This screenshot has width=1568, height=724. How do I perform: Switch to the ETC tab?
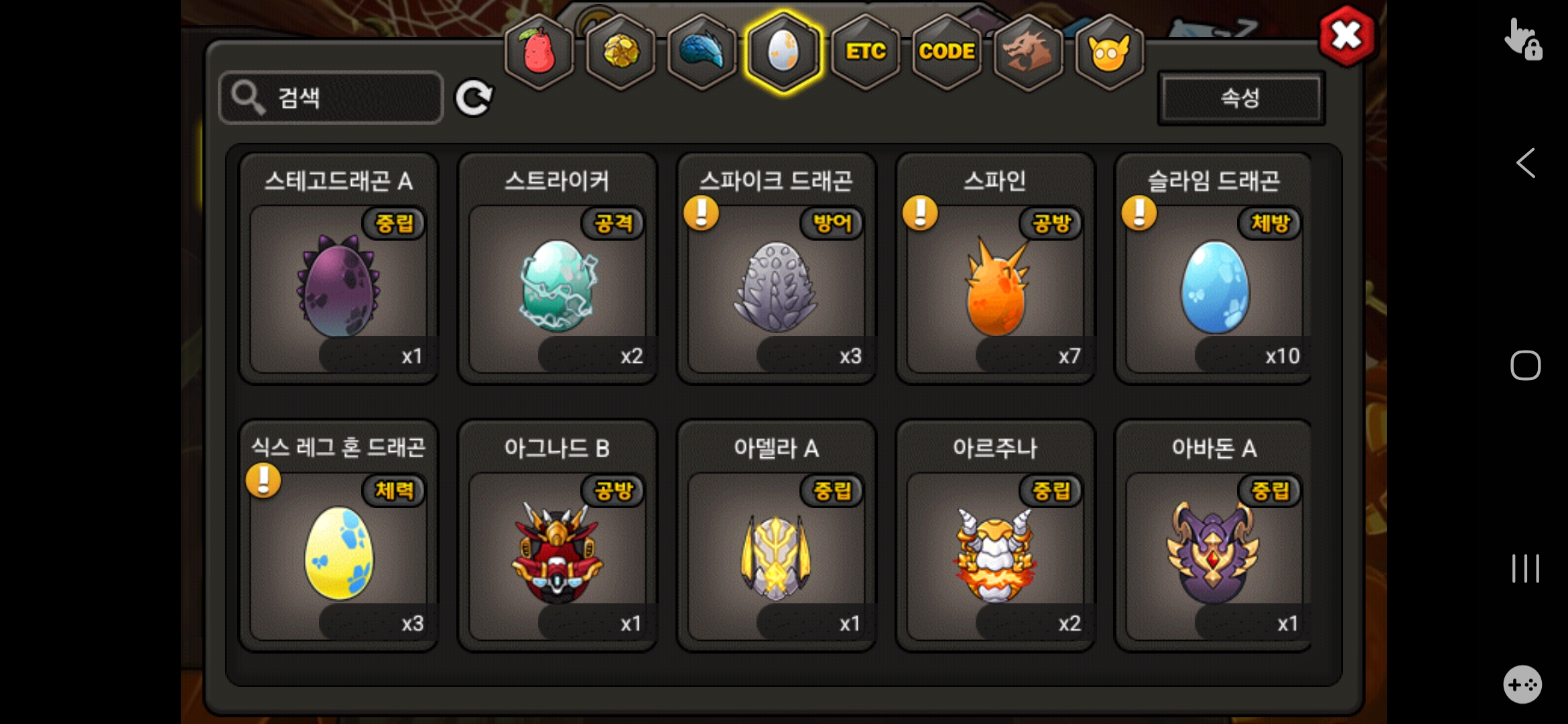(865, 52)
